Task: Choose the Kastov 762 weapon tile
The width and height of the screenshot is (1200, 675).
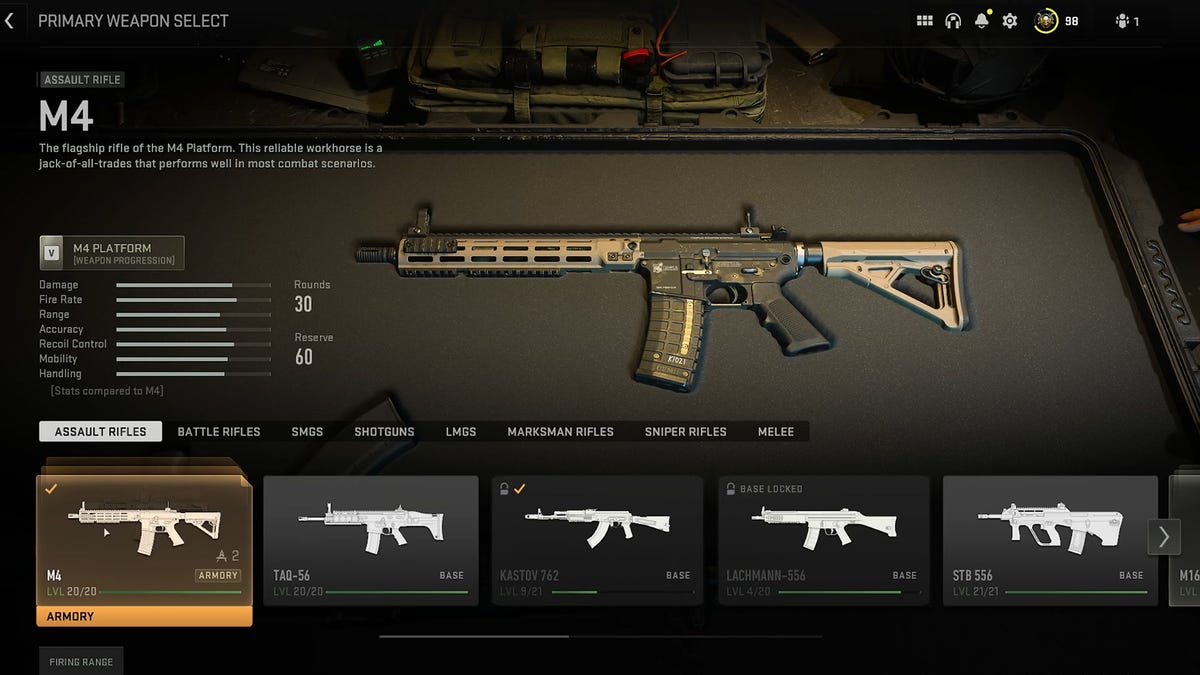Action: point(597,540)
